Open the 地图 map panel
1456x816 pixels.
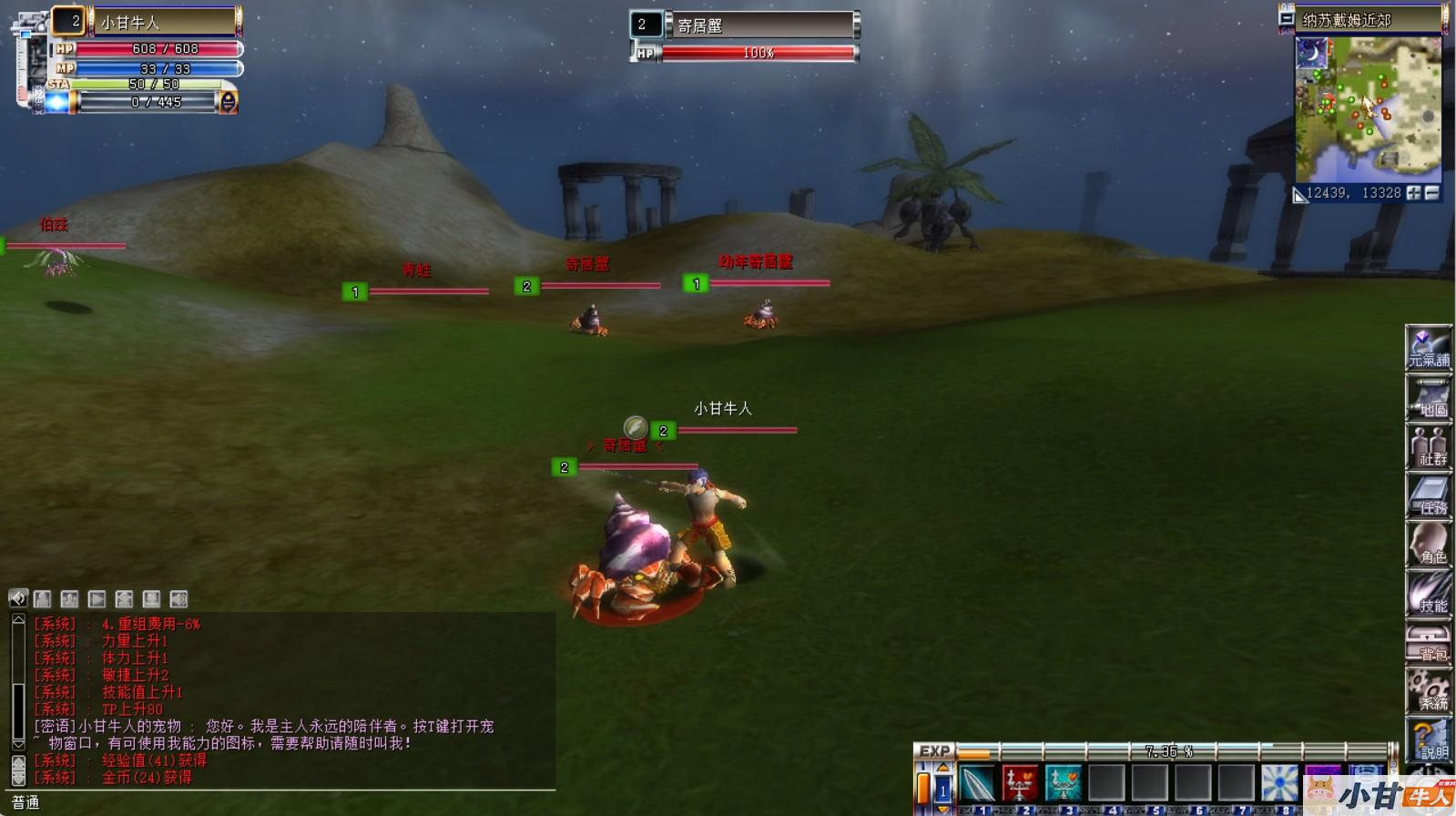tap(1428, 398)
